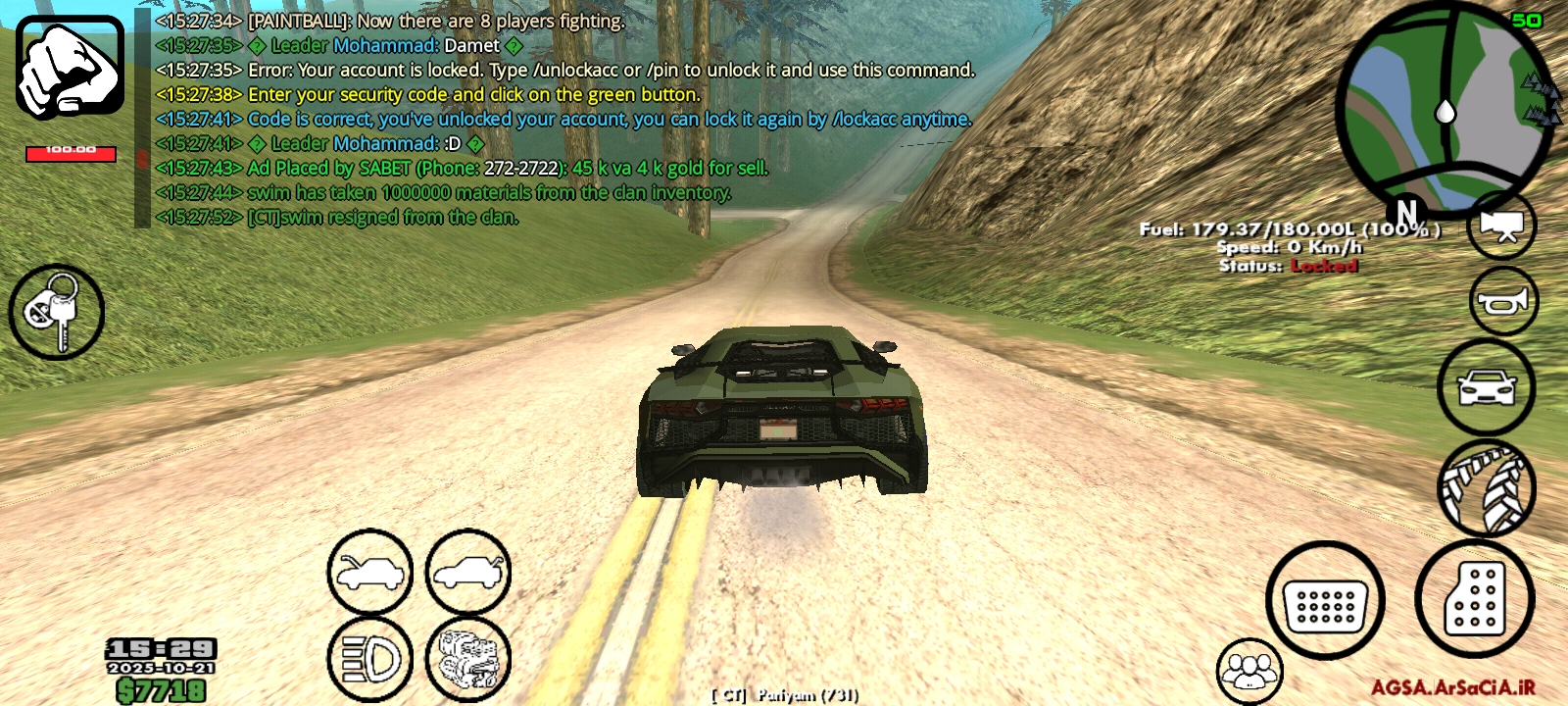
Task: Toggle the engine on or off
Action: click(x=467, y=659)
